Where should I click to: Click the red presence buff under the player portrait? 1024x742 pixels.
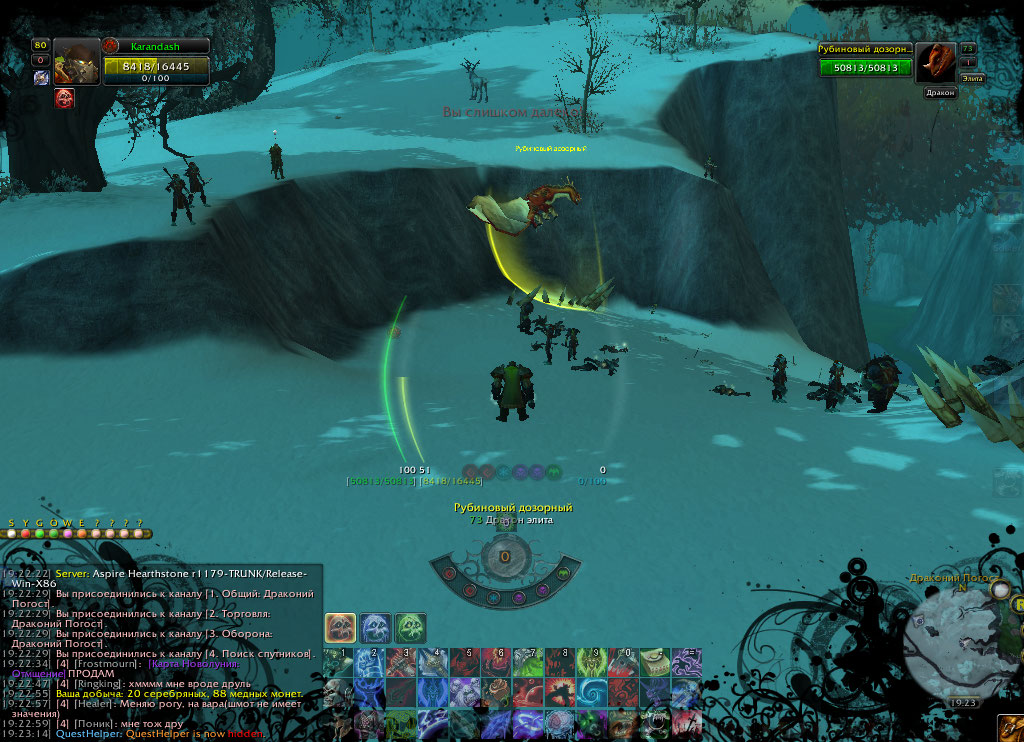pyautogui.click(x=64, y=98)
